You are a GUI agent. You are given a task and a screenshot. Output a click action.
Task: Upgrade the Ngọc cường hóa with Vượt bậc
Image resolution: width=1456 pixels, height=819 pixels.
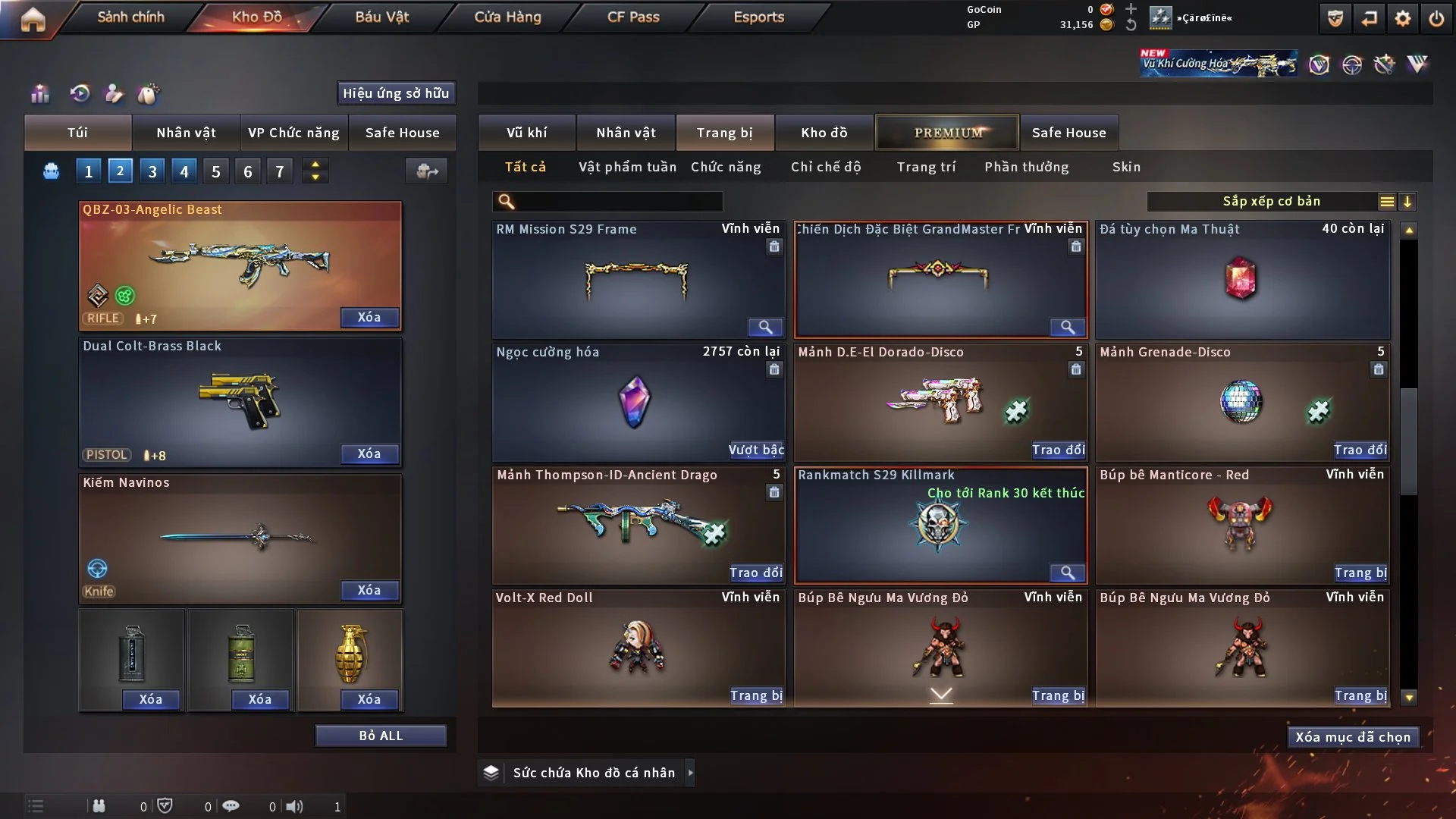[756, 450]
